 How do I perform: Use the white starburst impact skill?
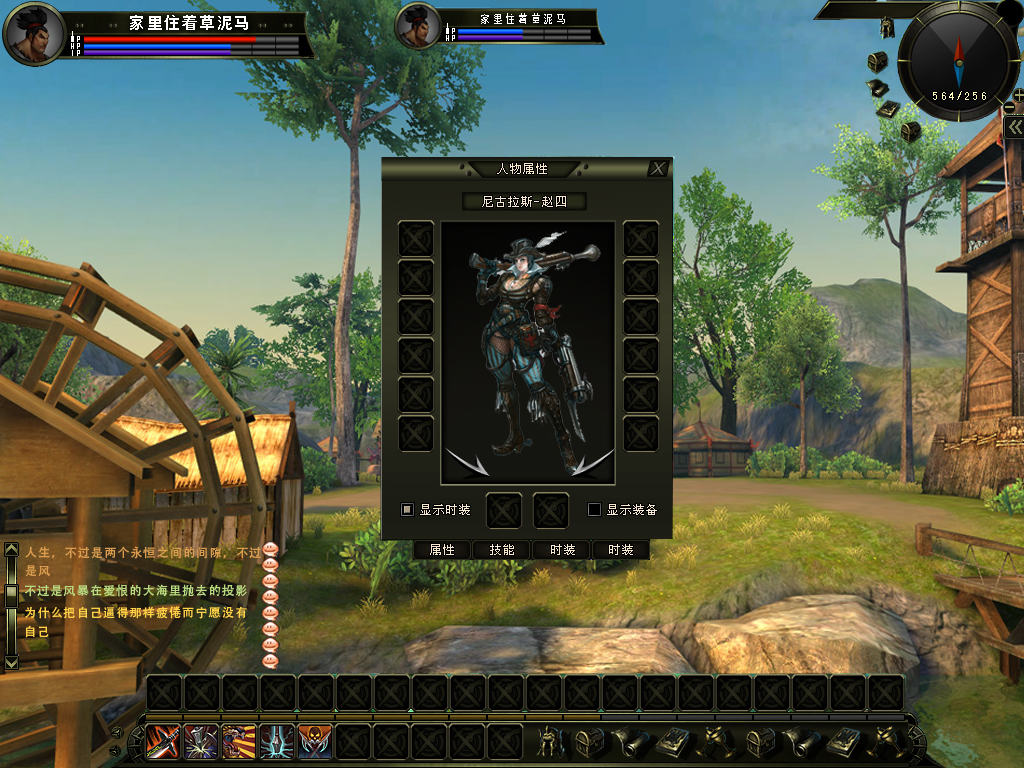tap(201, 741)
